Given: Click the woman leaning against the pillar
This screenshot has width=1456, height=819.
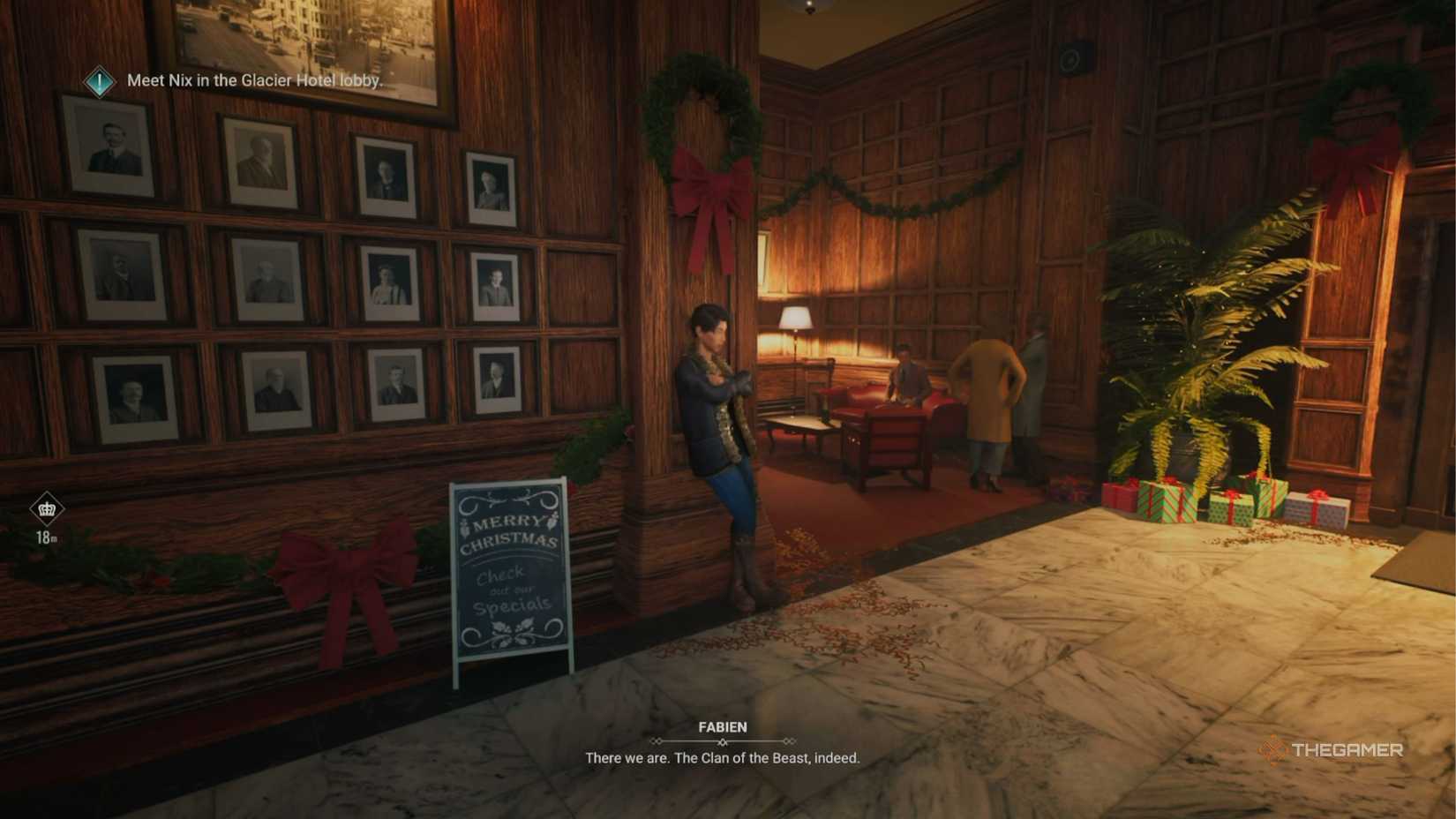Looking at the screenshot, I should tap(718, 415).
